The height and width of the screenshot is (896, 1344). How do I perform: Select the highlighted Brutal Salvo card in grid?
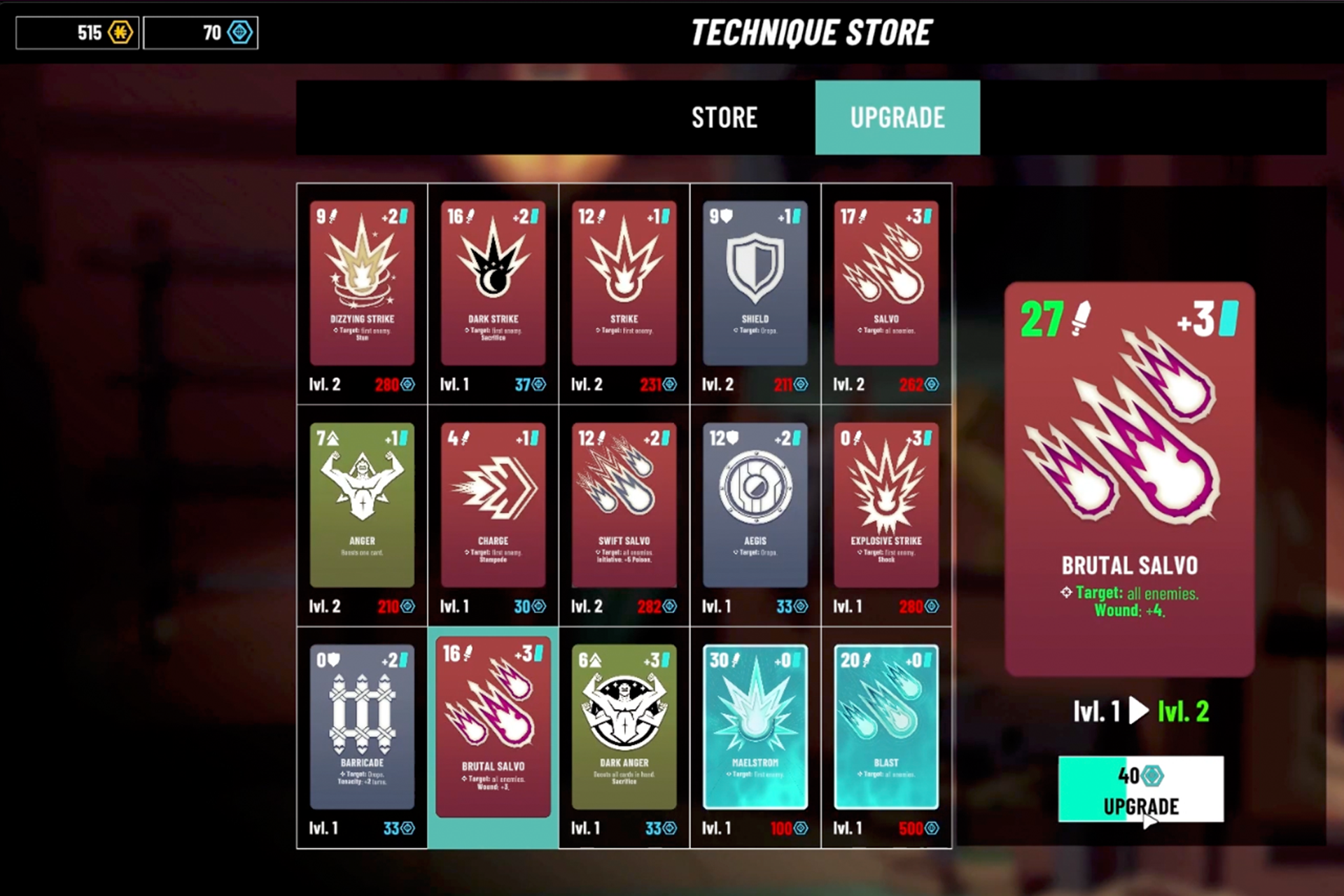coord(493,727)
